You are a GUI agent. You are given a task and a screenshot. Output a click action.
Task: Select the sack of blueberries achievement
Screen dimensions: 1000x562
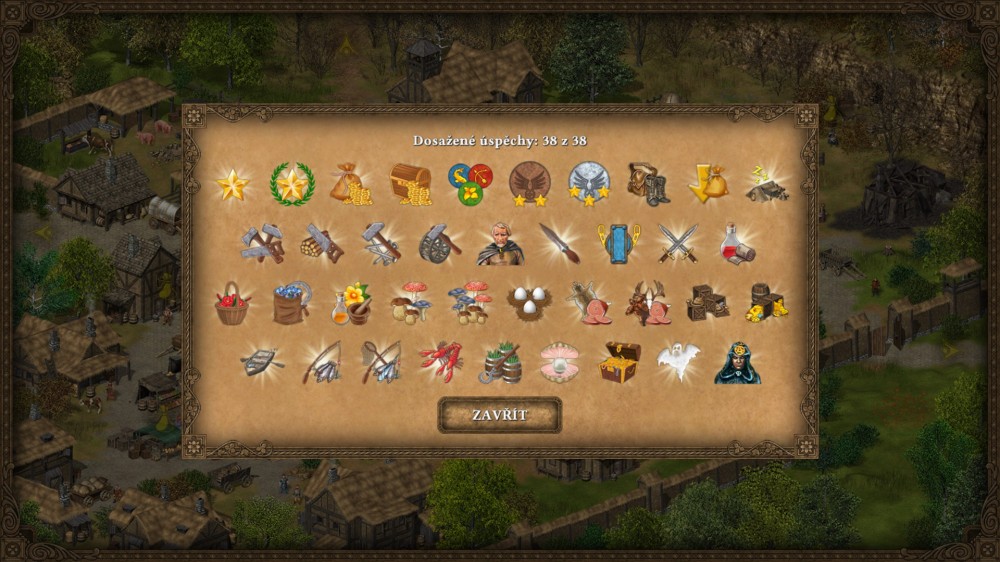(292, 303)
